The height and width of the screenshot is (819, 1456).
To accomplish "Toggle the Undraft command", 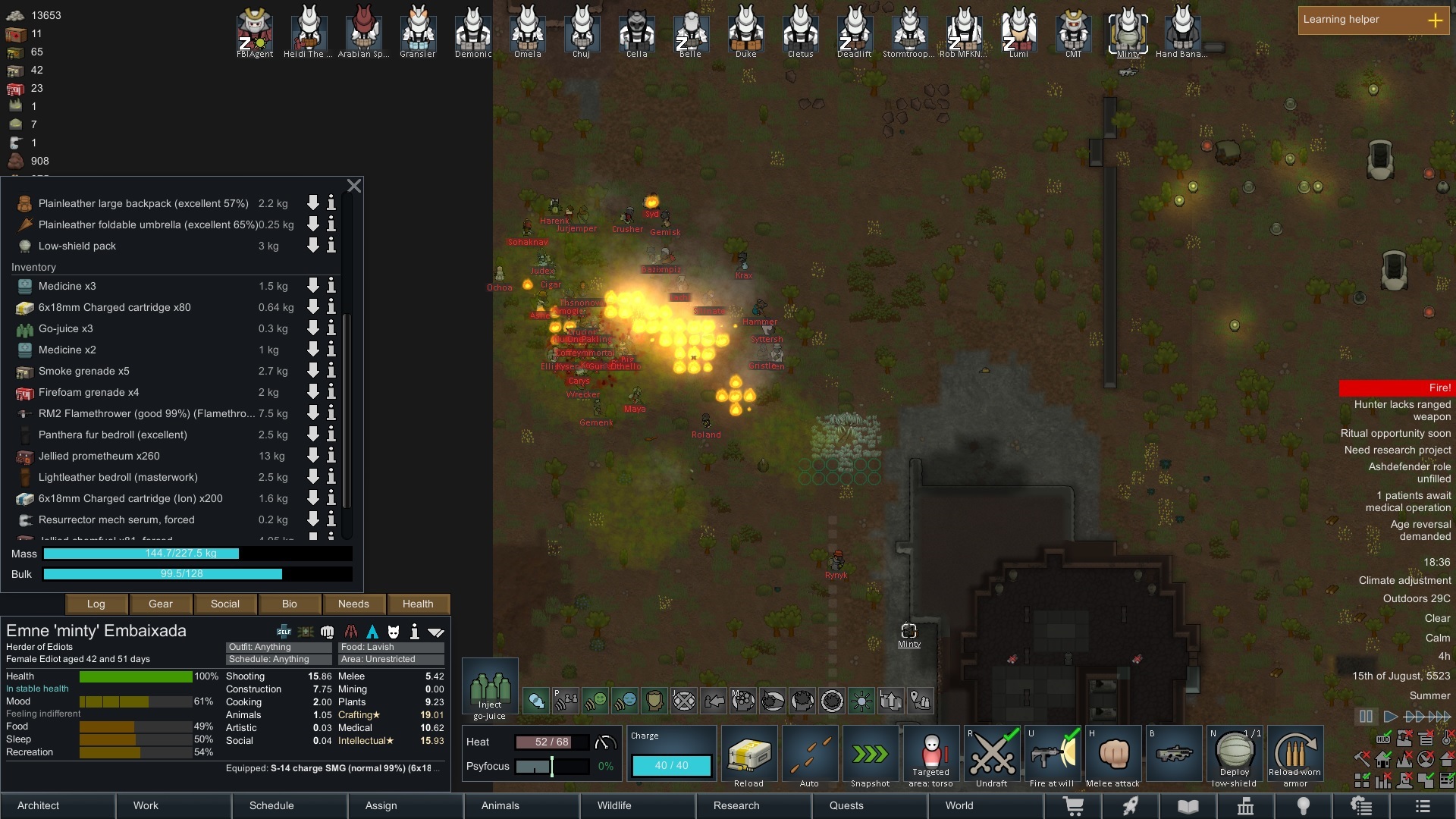I will (992, 755).
